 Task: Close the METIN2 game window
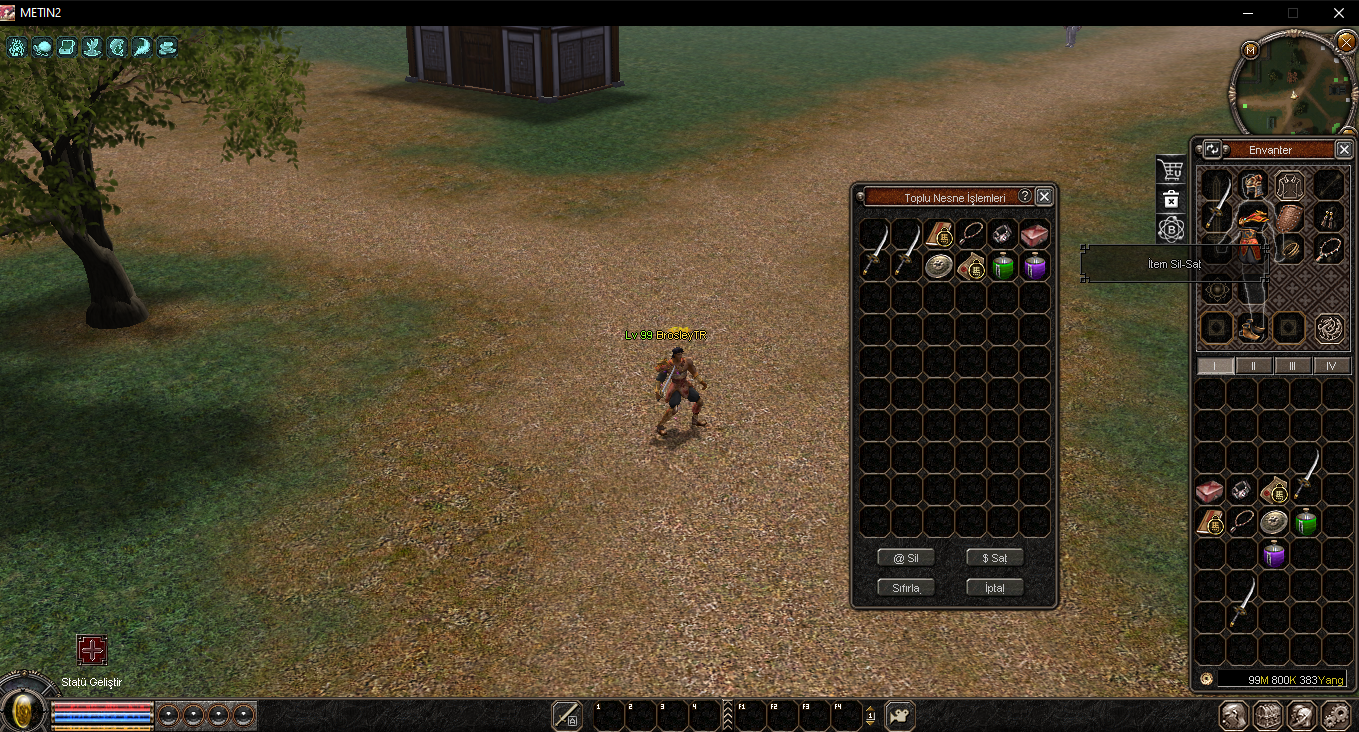(1338, 13)
